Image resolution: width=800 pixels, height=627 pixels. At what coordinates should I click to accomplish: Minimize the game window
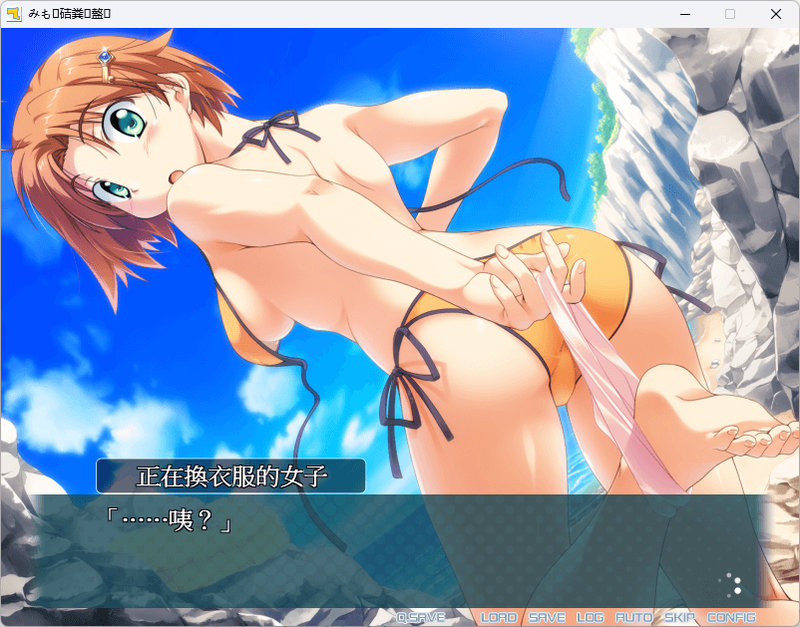tap(684, 14)
